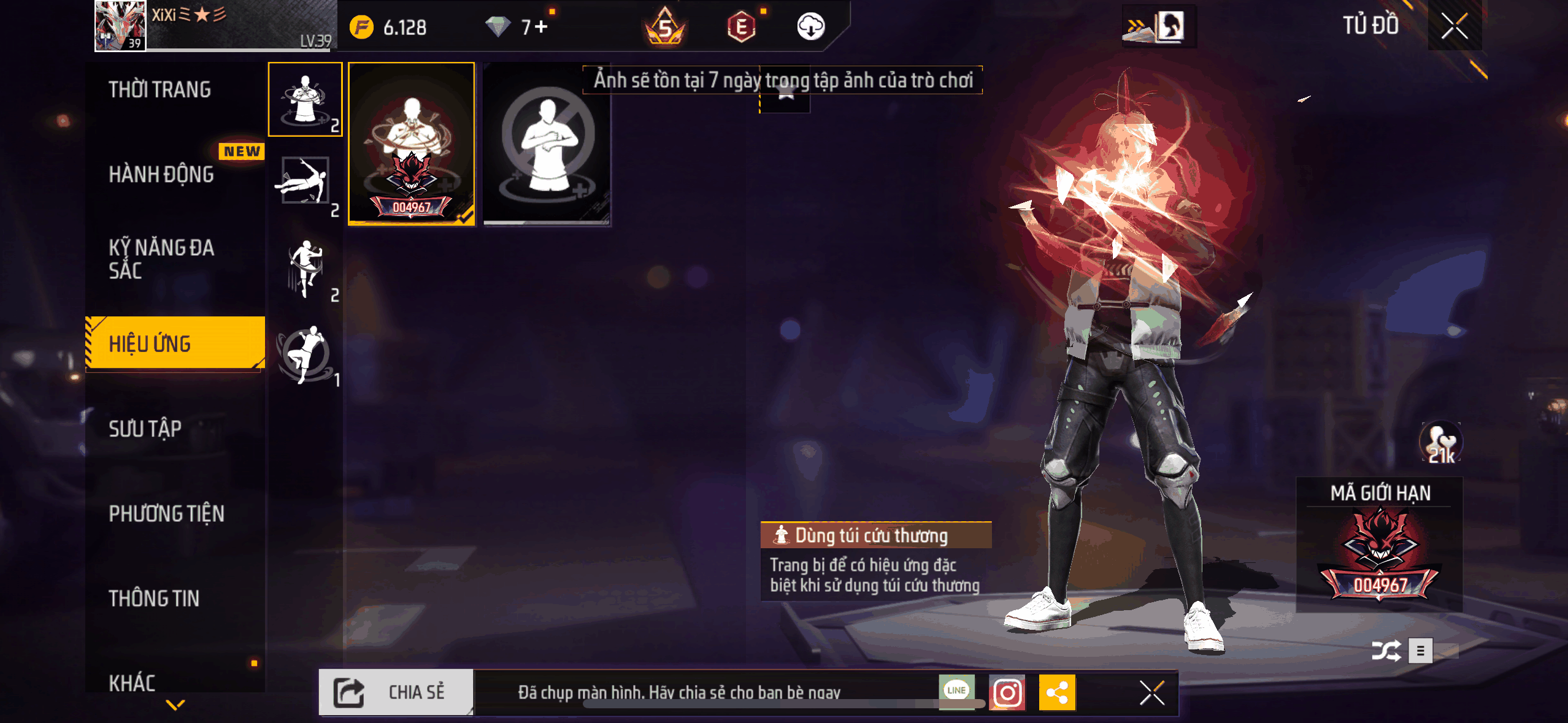Share screenshot via LINE

pyautogui.click(x=956, y=692)
